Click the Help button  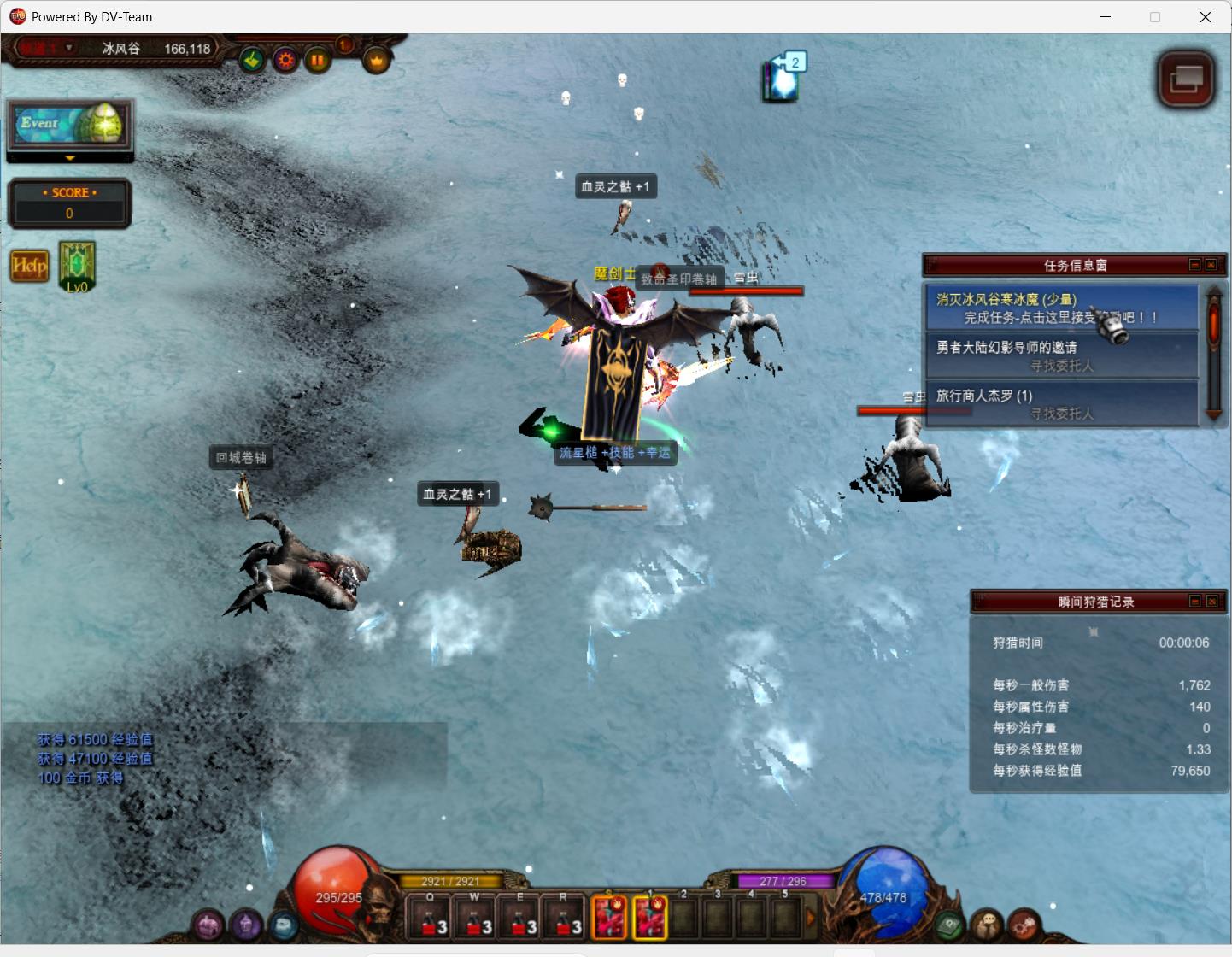[29, 267]
